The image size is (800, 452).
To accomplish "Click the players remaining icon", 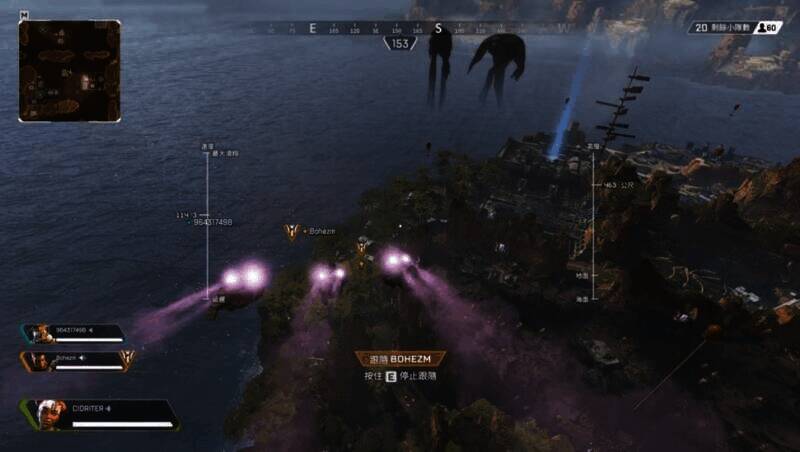I will [x=767, y=28].
